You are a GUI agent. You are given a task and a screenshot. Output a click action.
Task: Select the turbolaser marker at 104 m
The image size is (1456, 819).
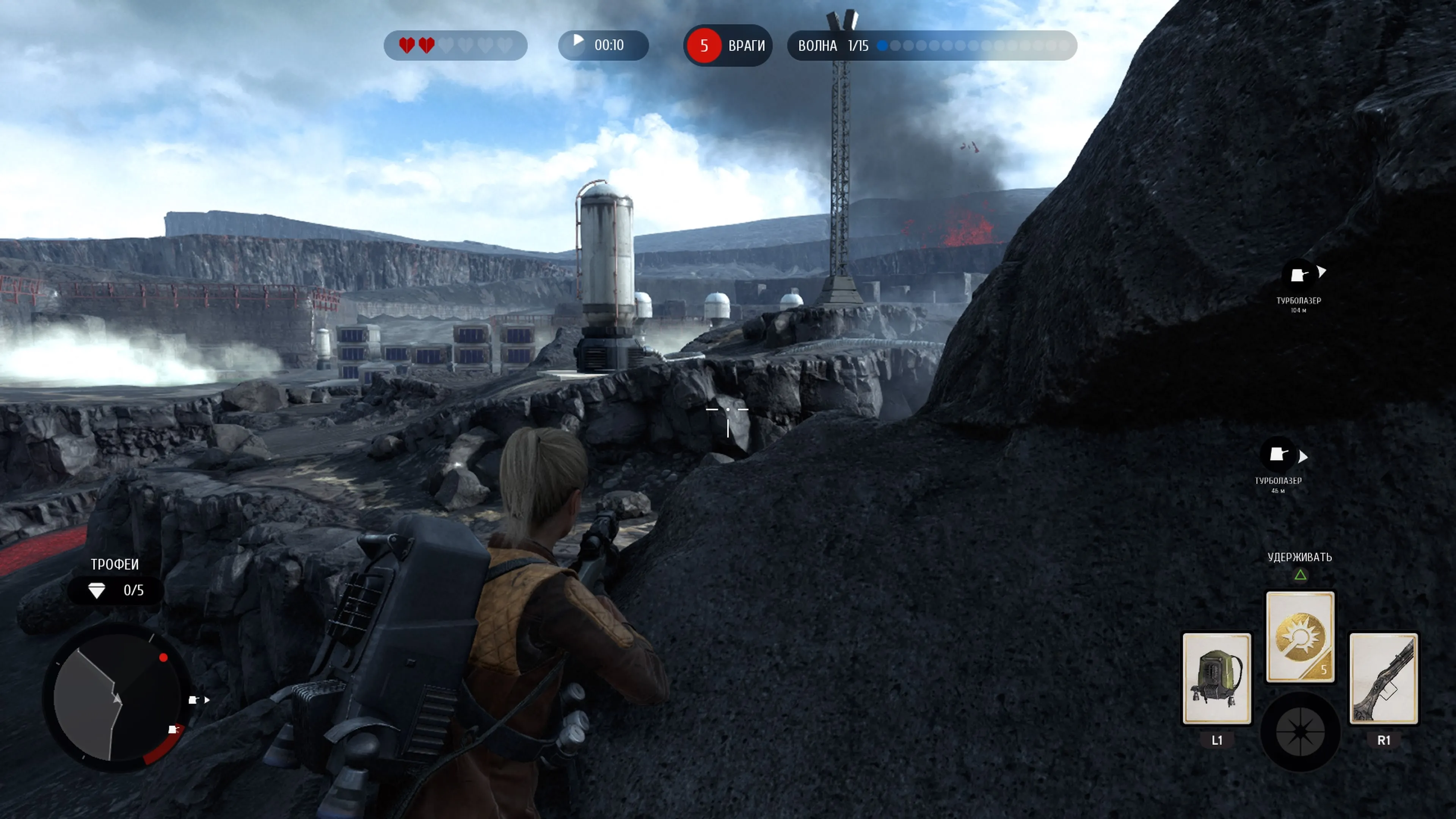[1298, 276]
